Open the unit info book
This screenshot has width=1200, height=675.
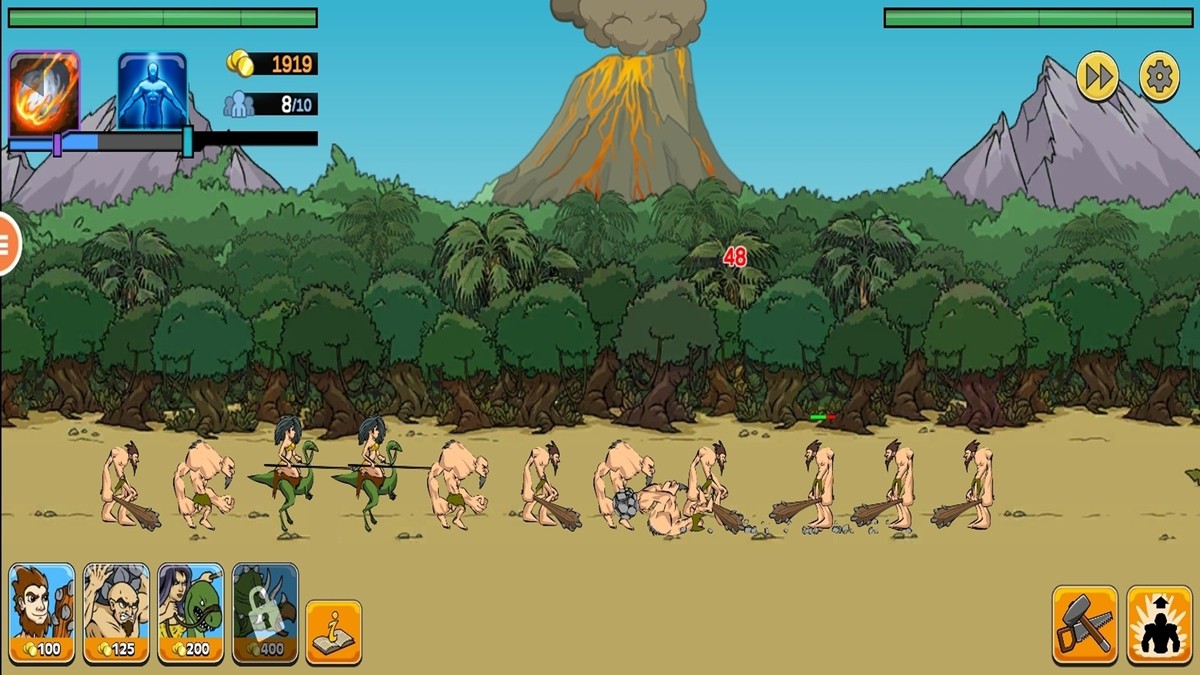pos(333,632)
